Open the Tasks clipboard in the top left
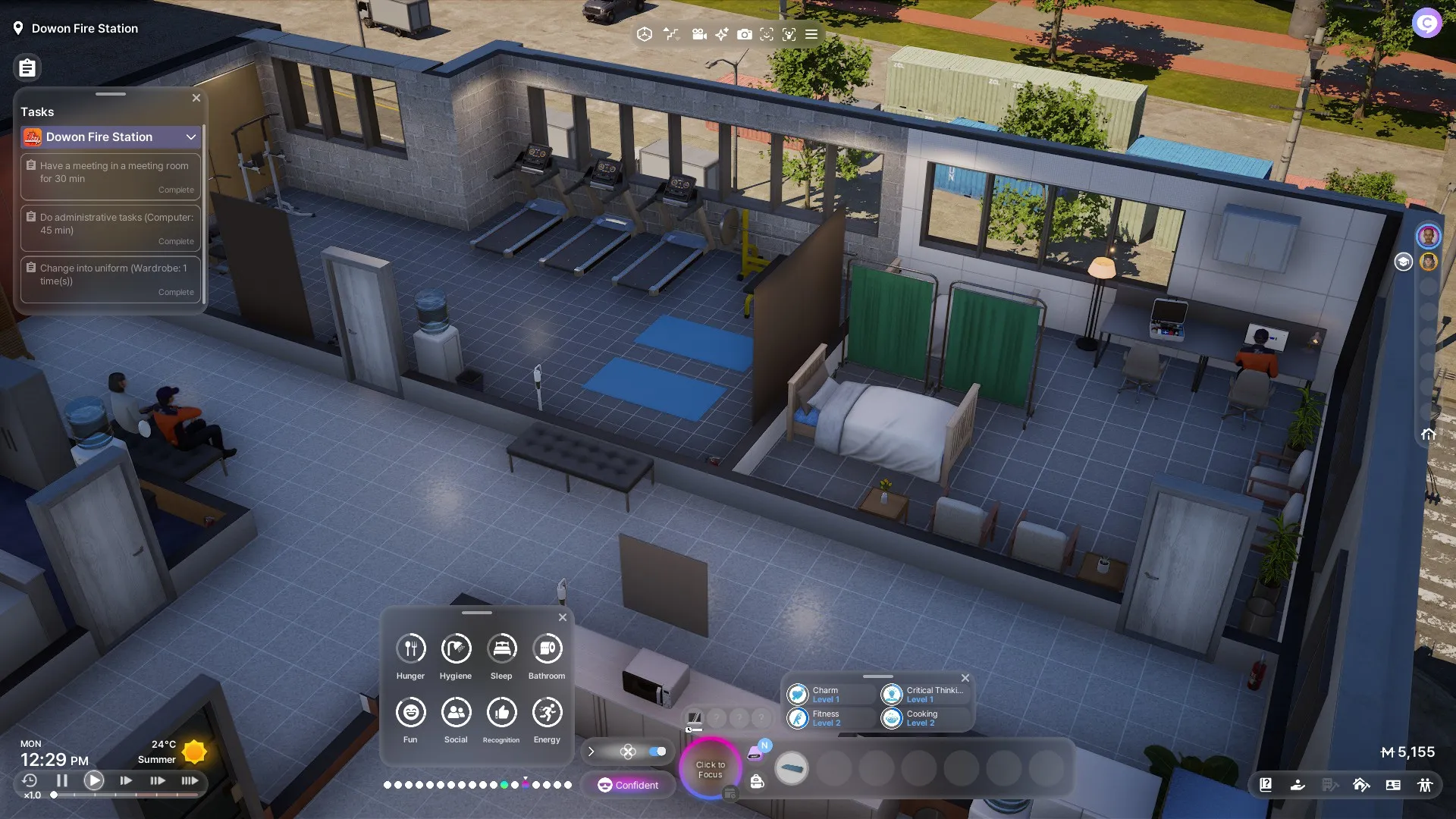The height and width of the screenshot is (819, 1456). (x=27, y=67)
